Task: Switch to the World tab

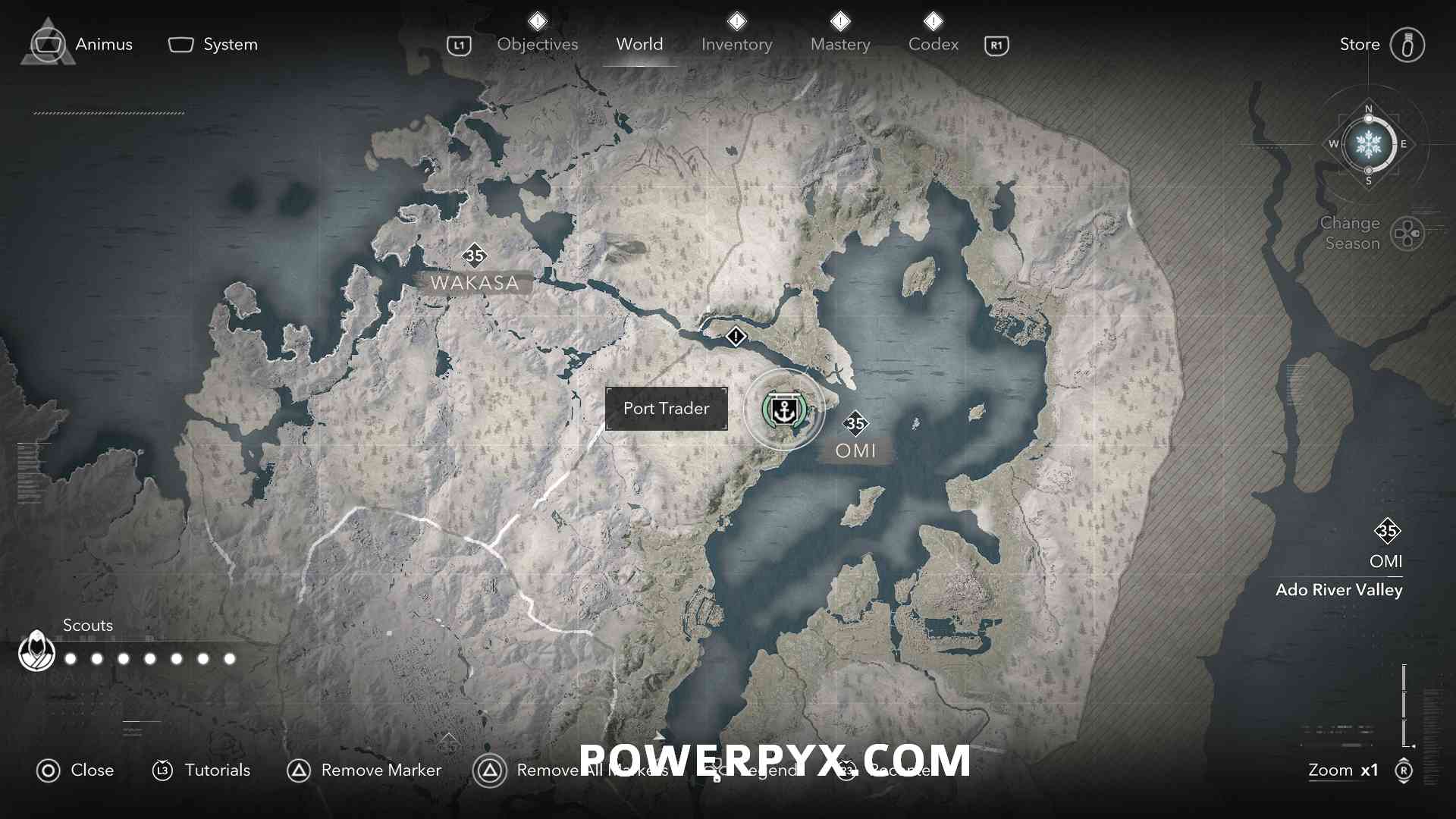Action: (x=639, y=45)
